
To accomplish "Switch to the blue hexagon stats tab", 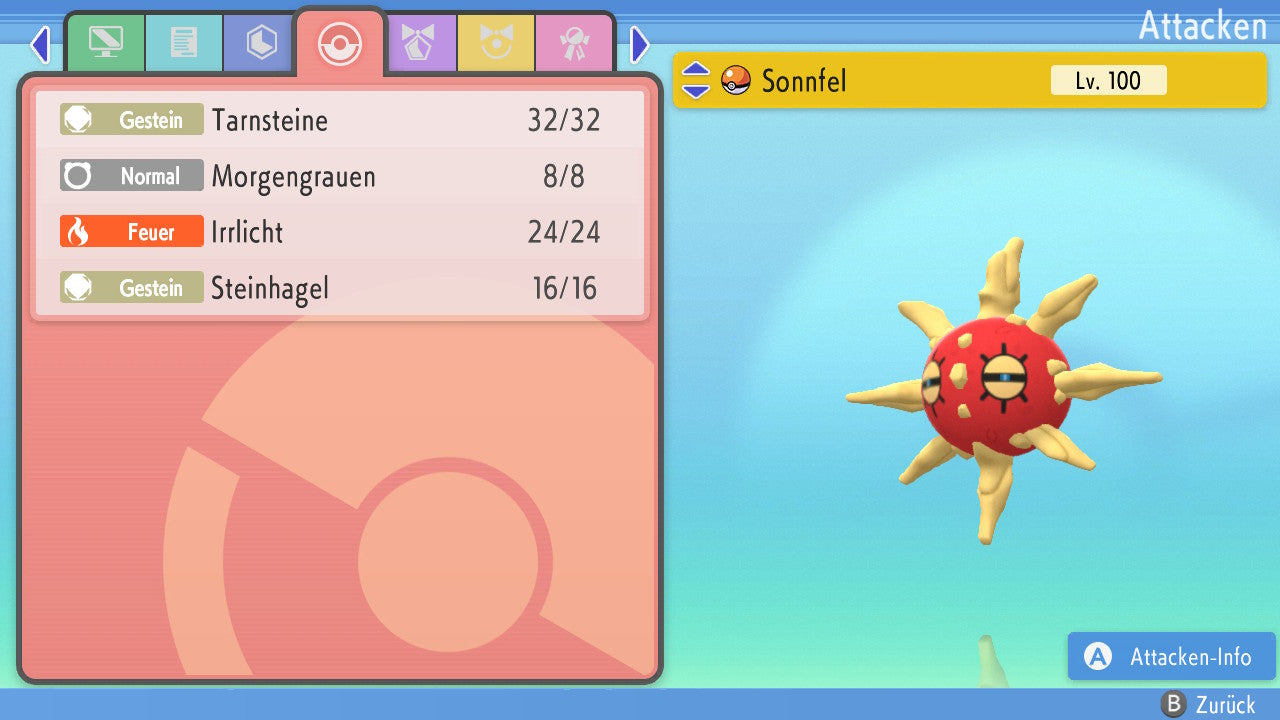I will click(262, 43).
